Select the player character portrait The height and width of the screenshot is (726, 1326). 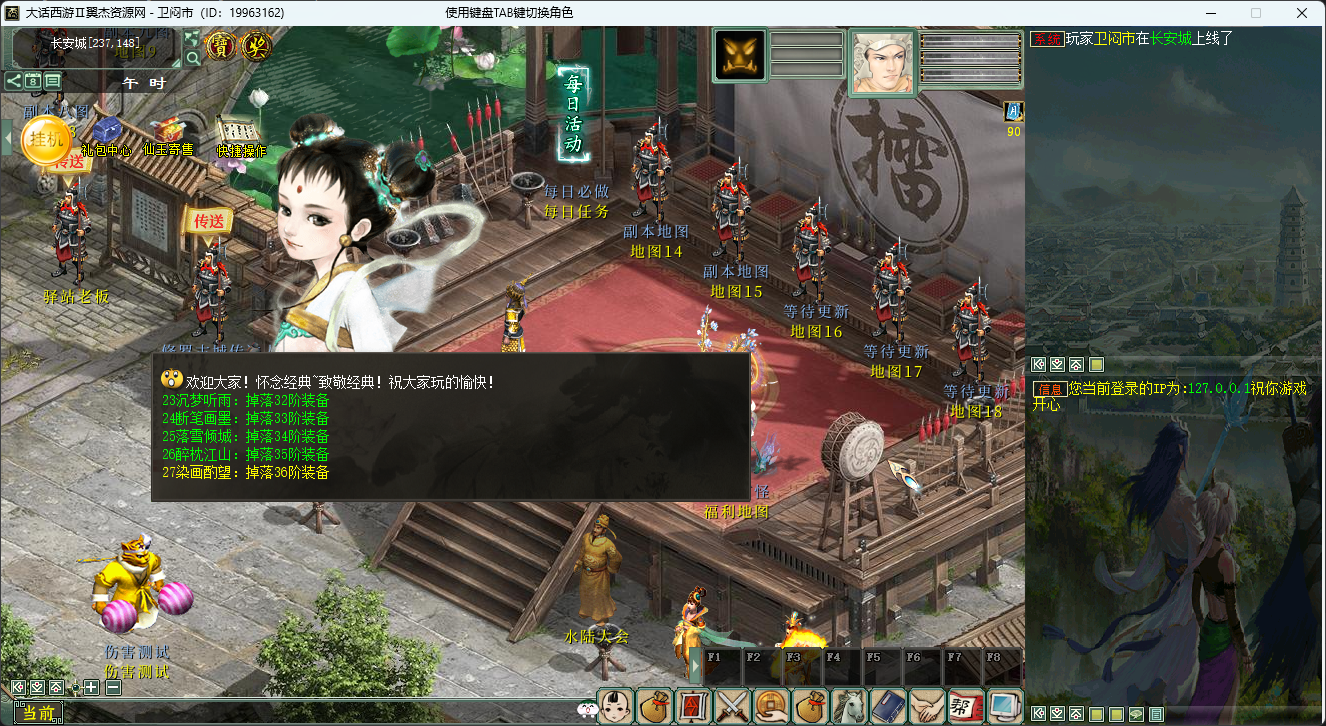882,62
